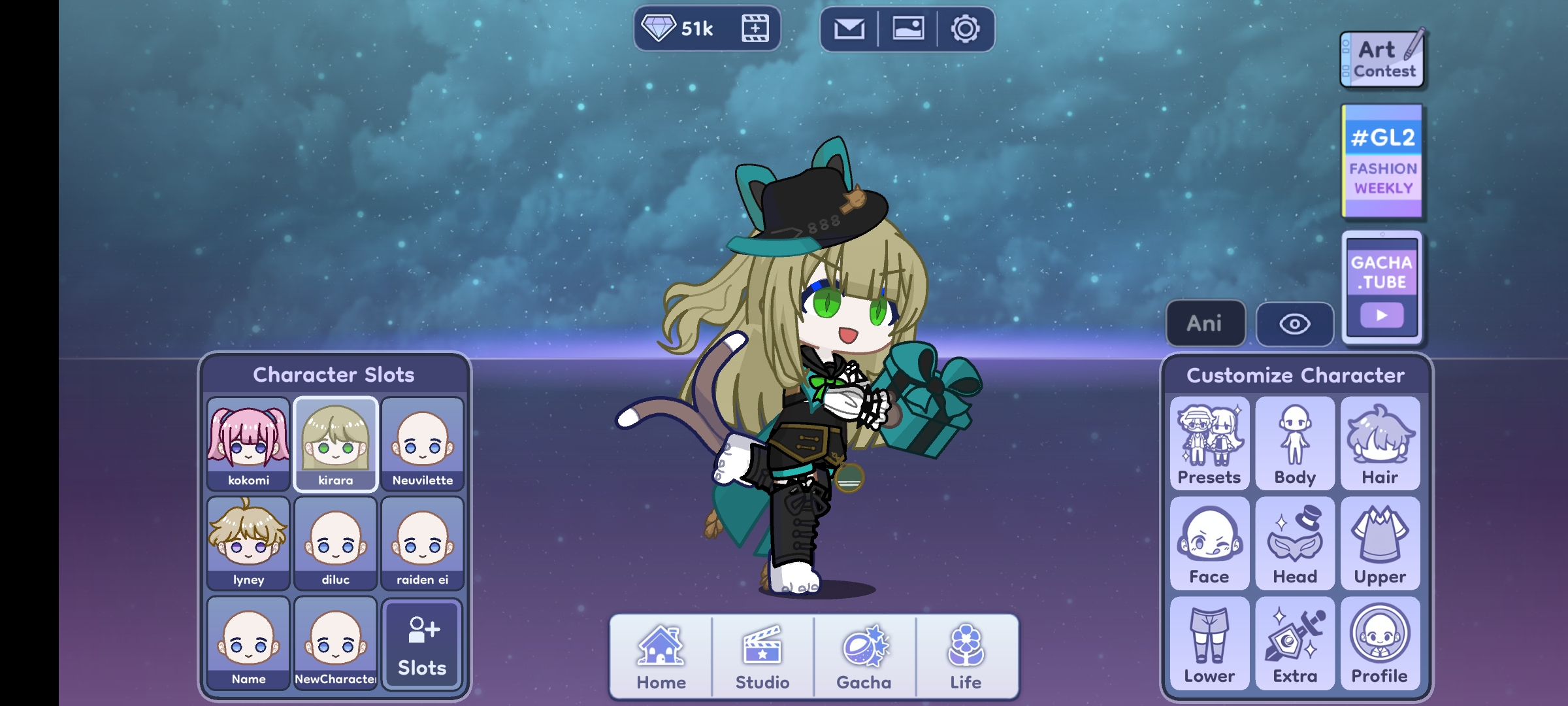Edit the Upper clothing
The height and width of the screenshot is (706, 1568).
tap(1380, 543)
